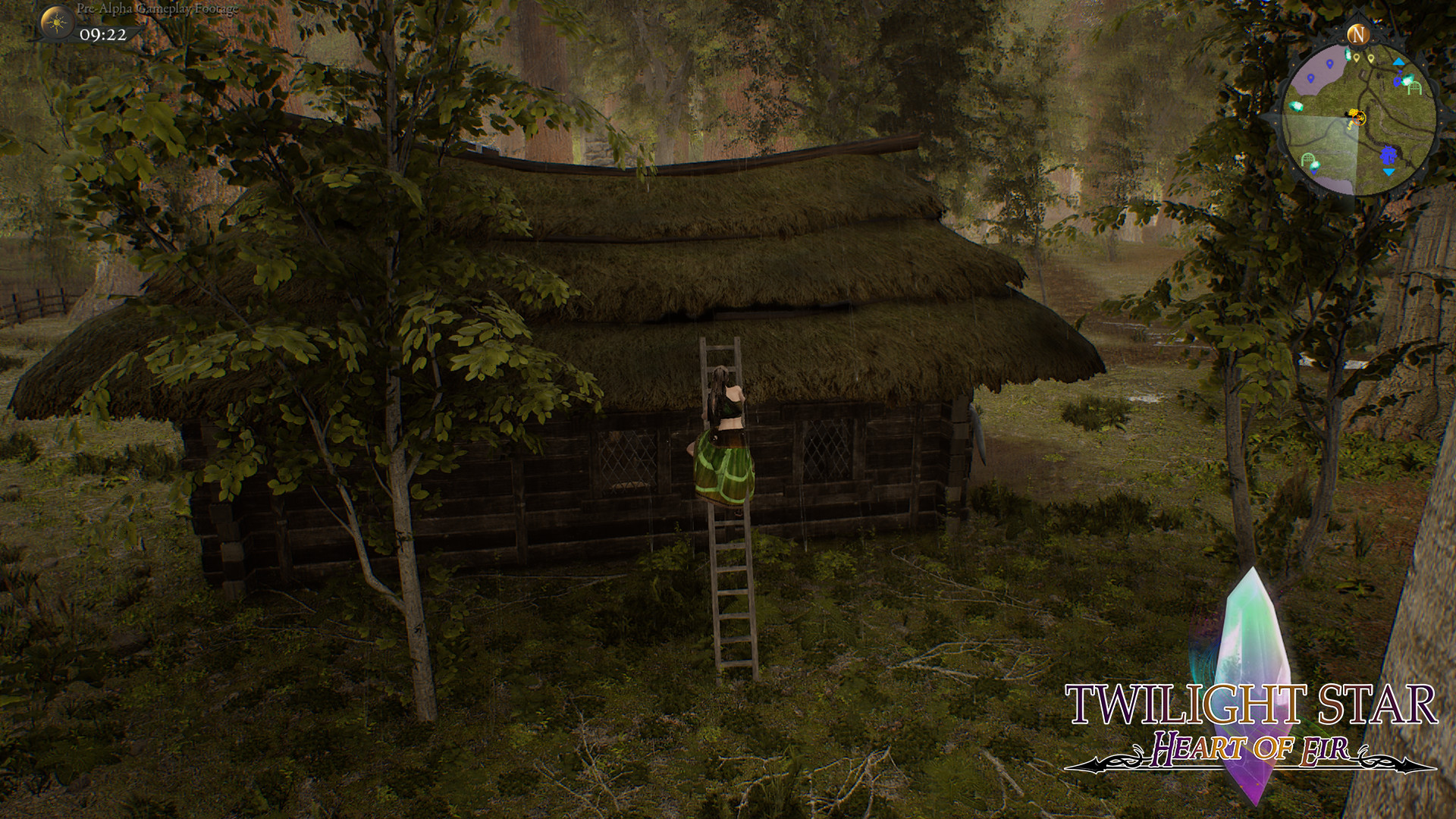Select the cyan triangle marker on the minimap top-right
The width and height of the screenshot is (1456, 819).
click(1398, 61)
